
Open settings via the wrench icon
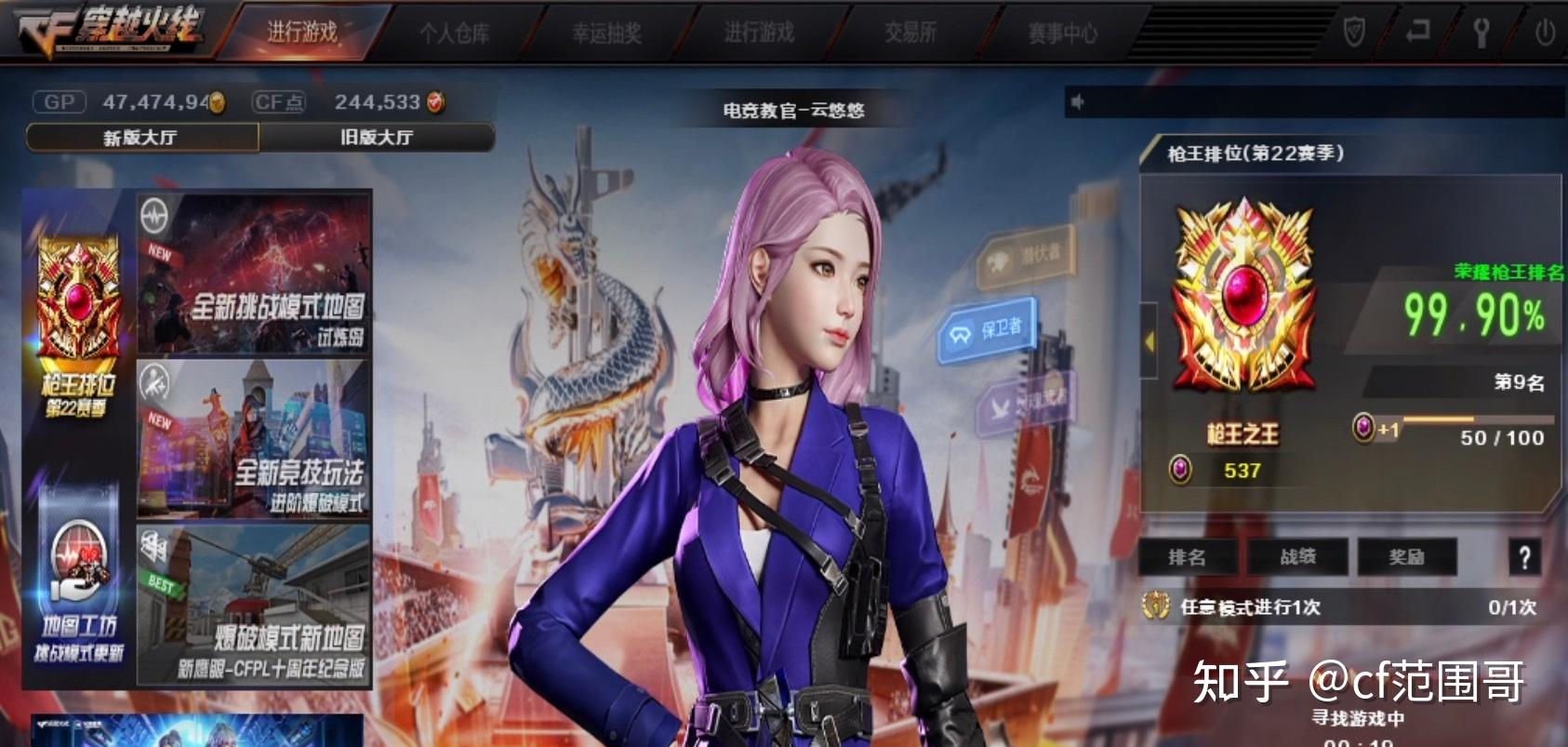pyautogui.click(x=1481, y=31)
